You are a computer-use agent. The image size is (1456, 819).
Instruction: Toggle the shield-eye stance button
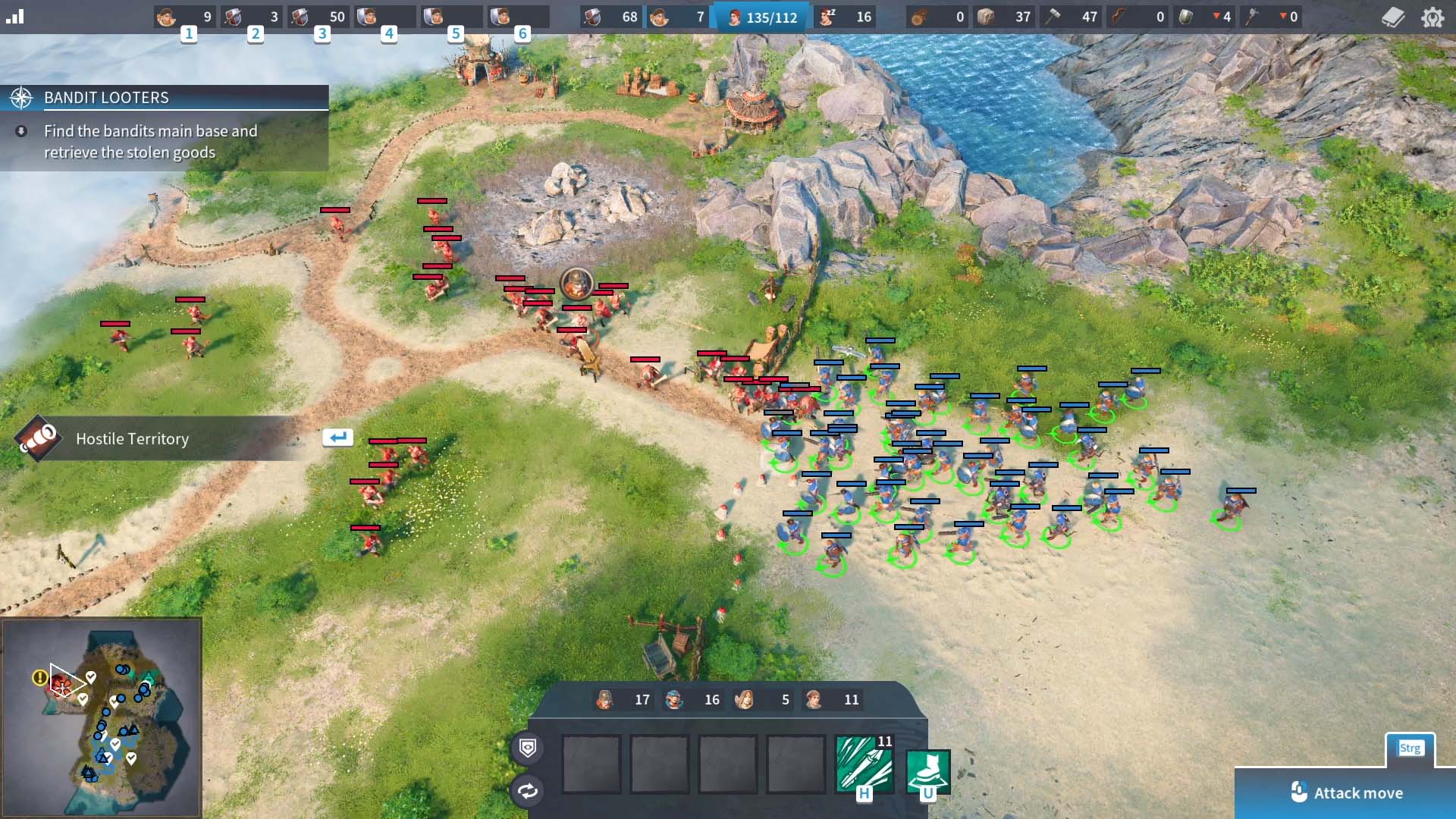click(x=528, y=748)
